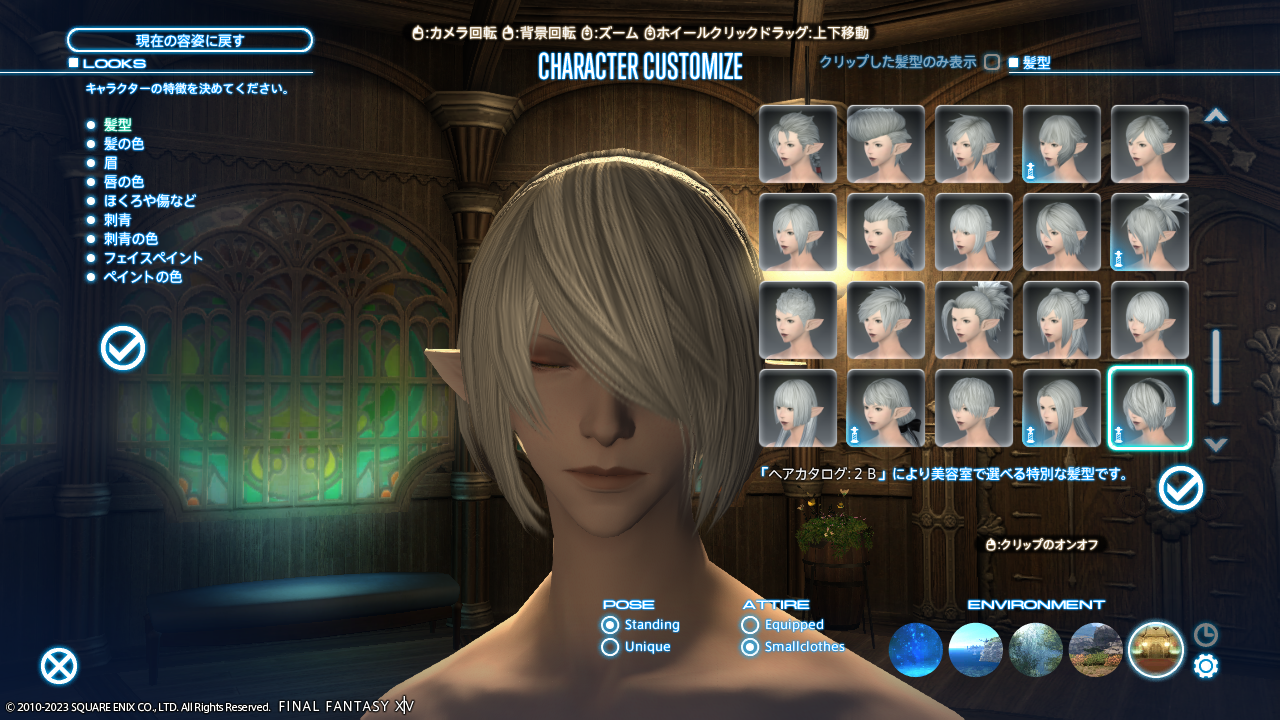The height and width of the screenshot is (720, 1280).
Task: Click the time-of-day clock icon
Action: [1206, 633]
